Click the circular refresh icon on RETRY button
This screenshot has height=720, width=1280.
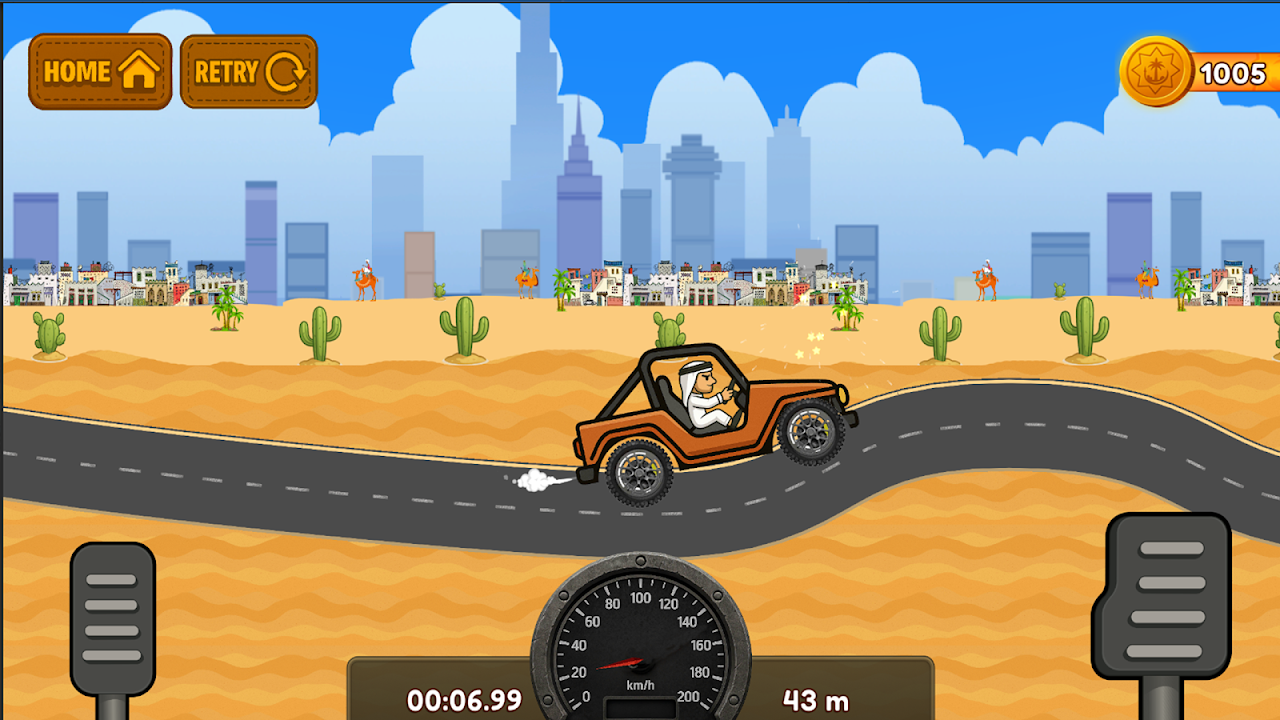click(x=288, y=71)
